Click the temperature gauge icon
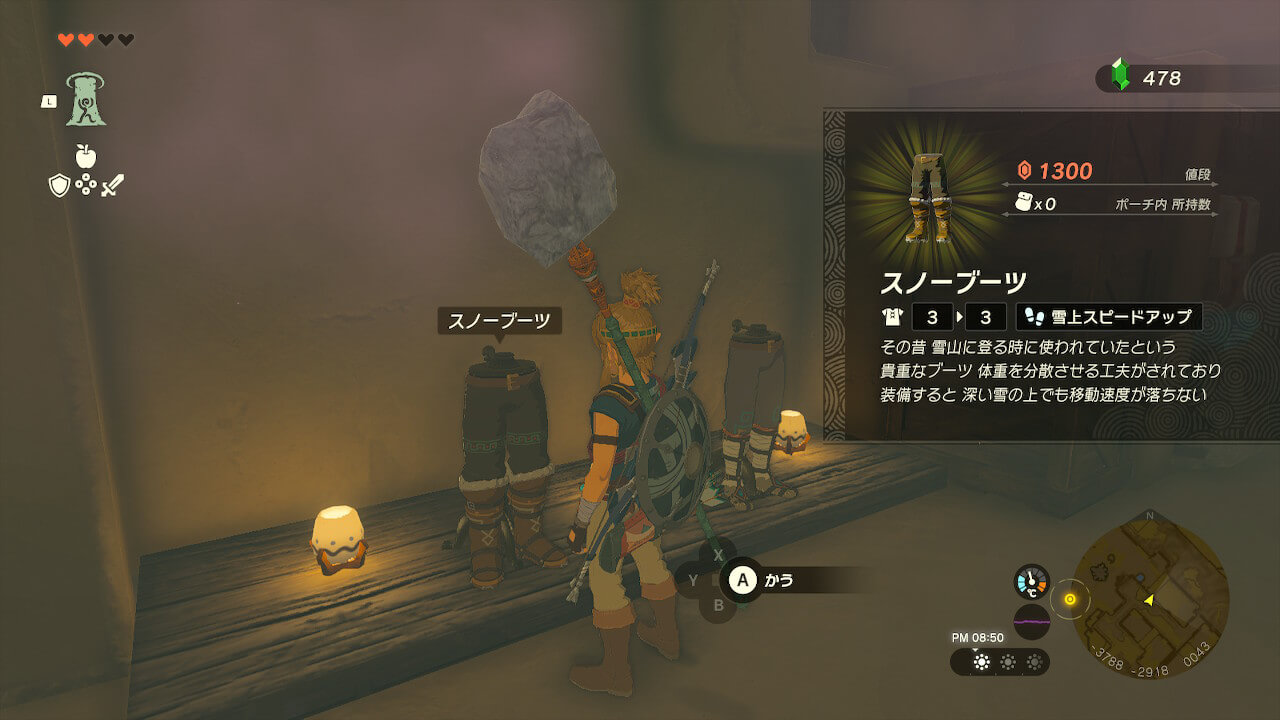This screenshot has width=1280, height=720. click(x=1031, y=582)
